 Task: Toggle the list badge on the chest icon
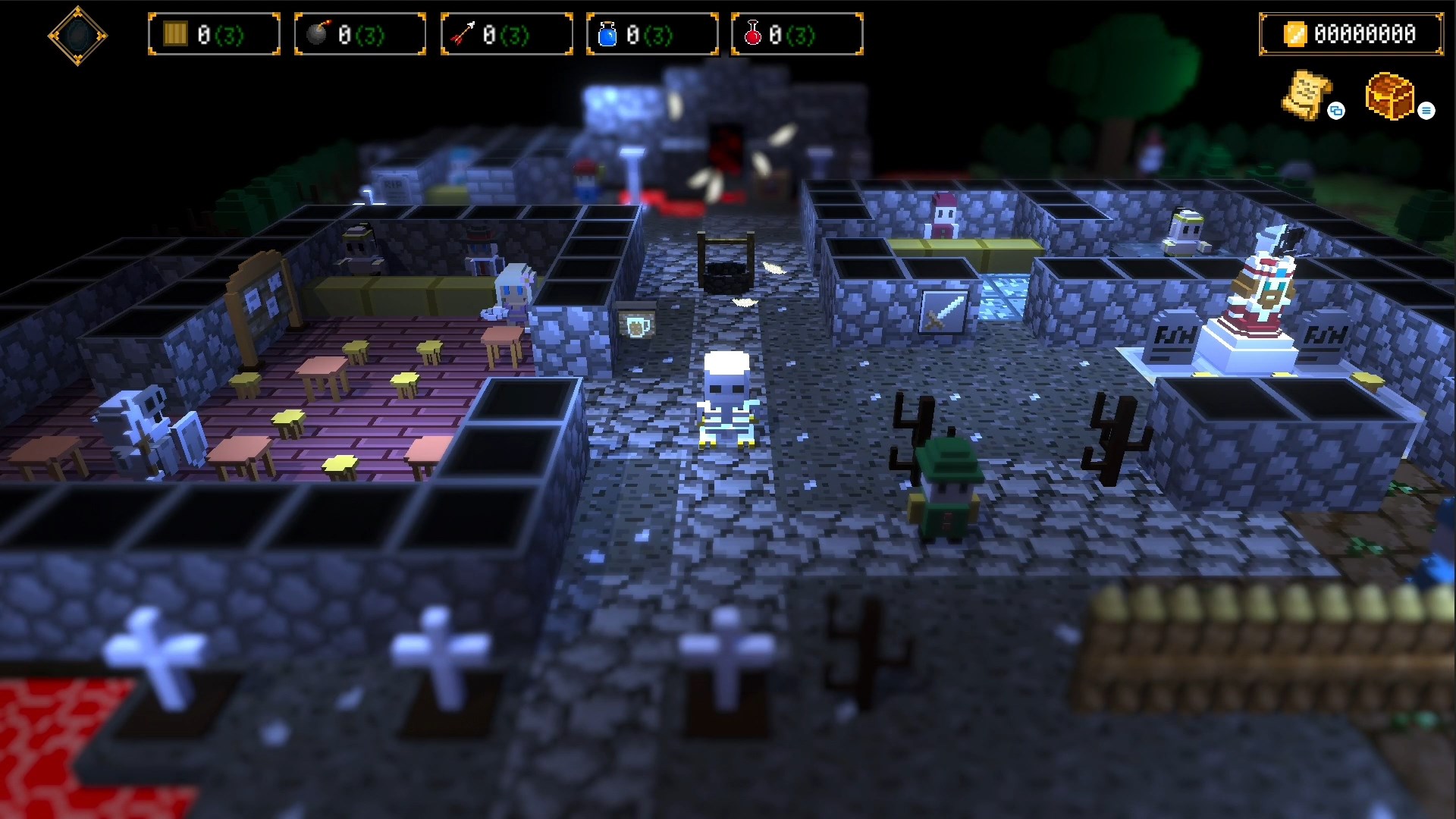(x=1428, y=111)
